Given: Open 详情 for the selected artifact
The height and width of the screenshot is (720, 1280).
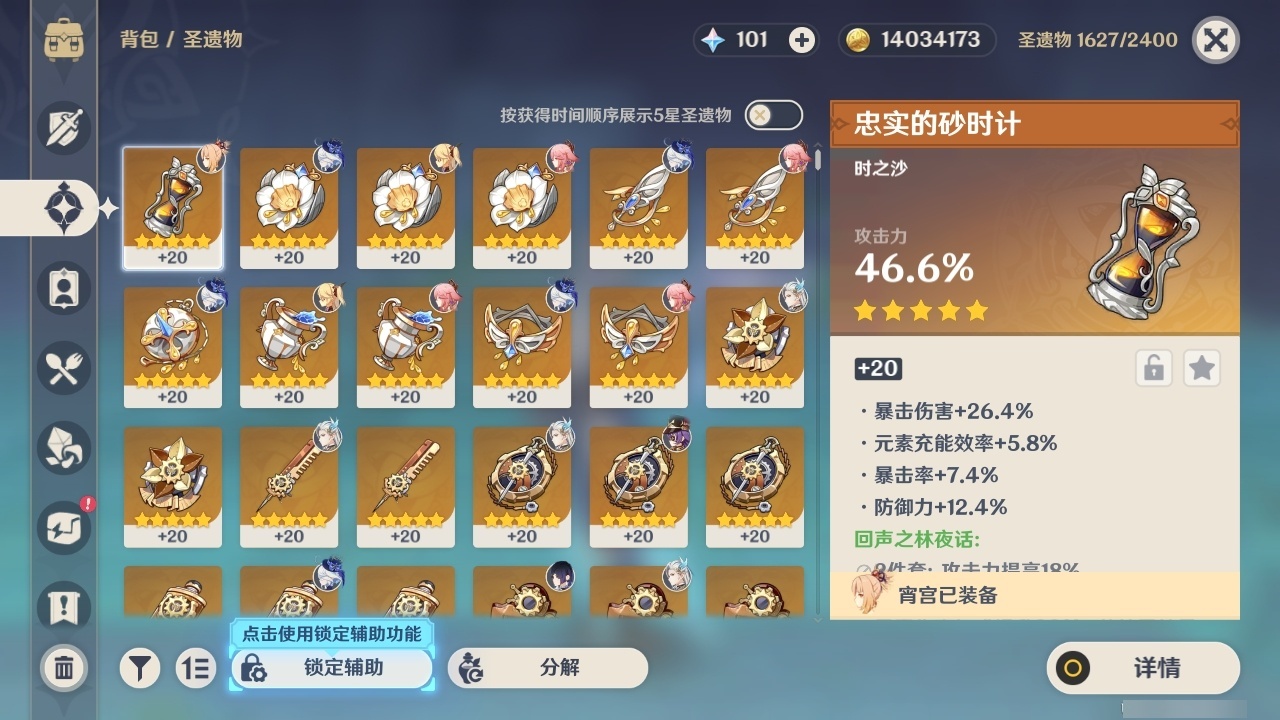Looking at the screenshot, I should pyautogui.click(x=1142, y=668).
